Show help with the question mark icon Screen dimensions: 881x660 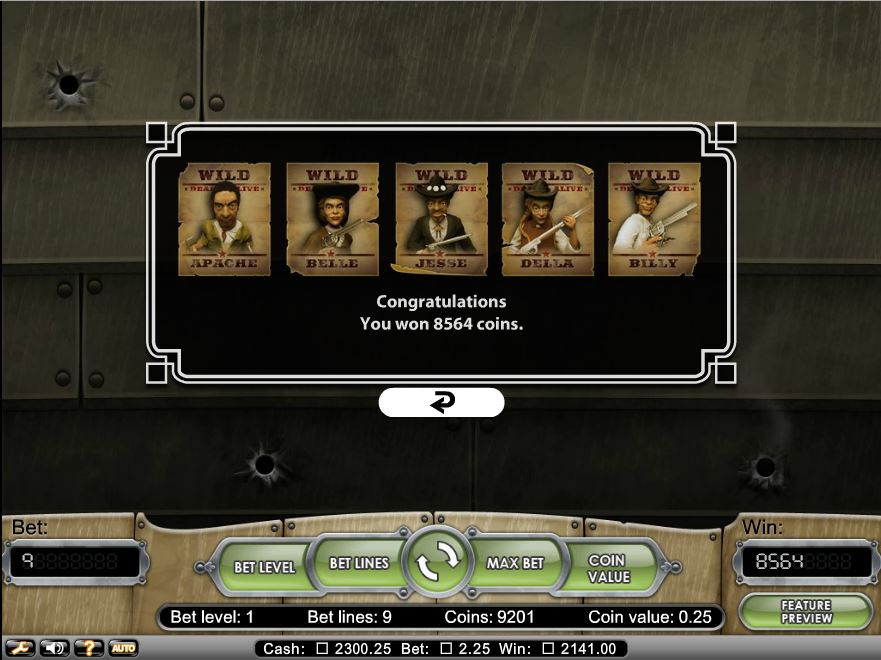[90, 648]
